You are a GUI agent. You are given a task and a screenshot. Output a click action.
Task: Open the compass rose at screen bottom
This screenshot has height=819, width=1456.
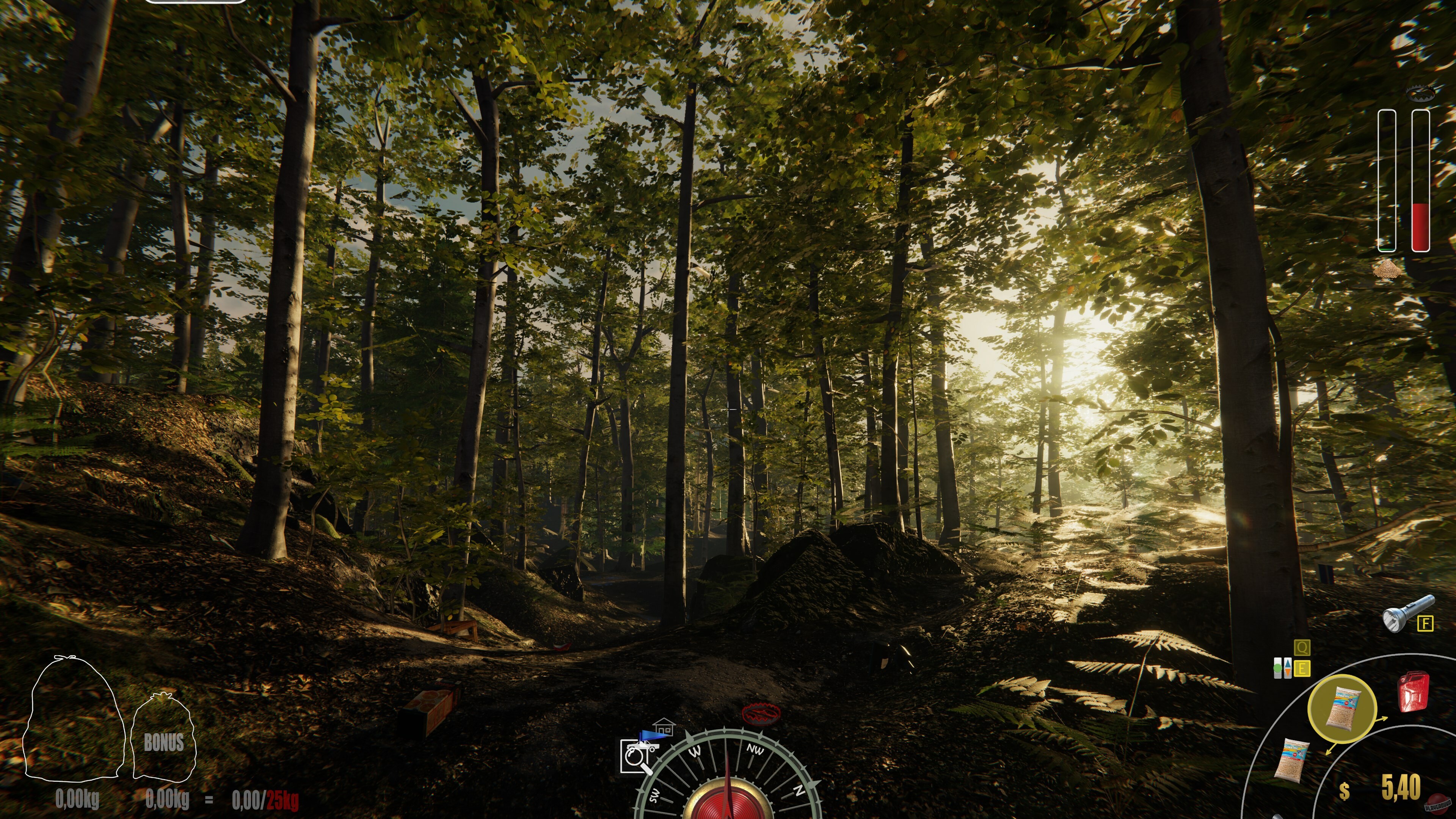[729, 791]
